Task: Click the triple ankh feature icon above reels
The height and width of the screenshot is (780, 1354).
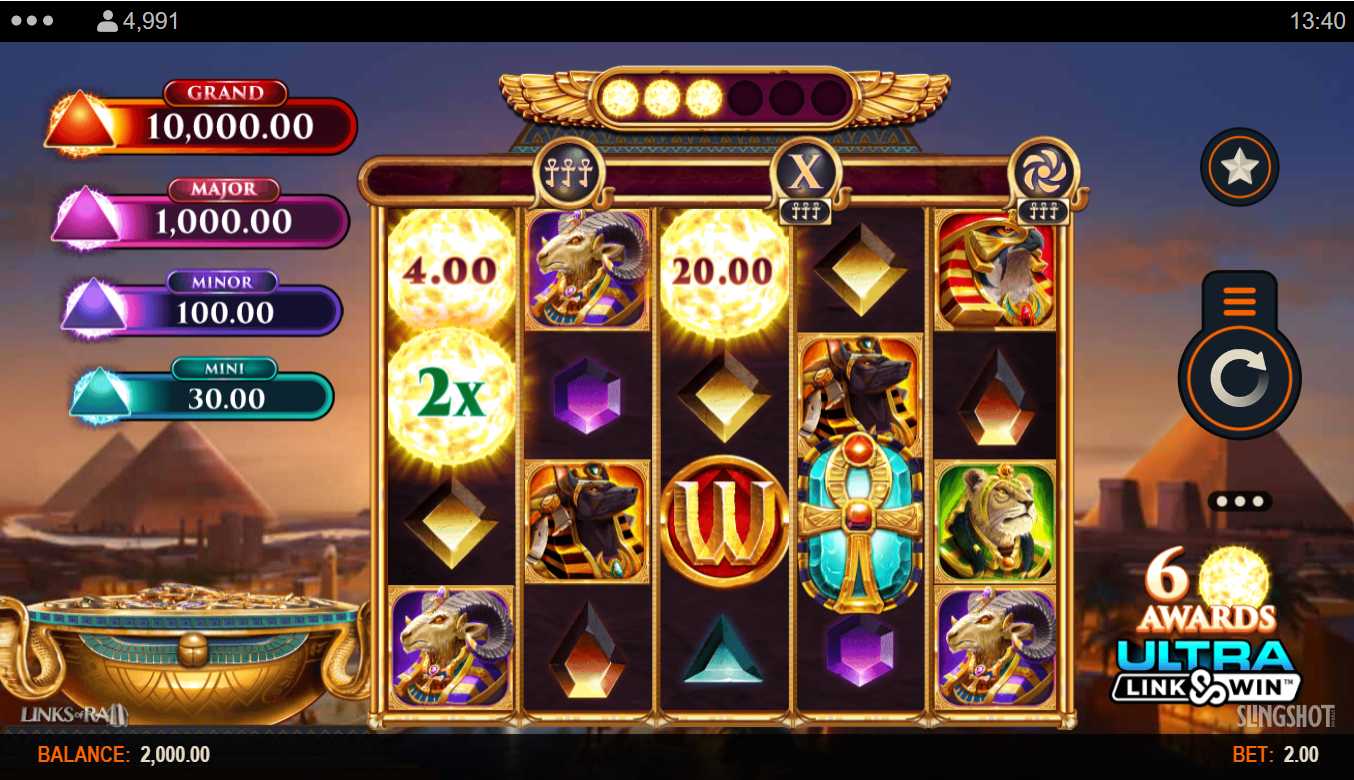Action: pos(569,173)
